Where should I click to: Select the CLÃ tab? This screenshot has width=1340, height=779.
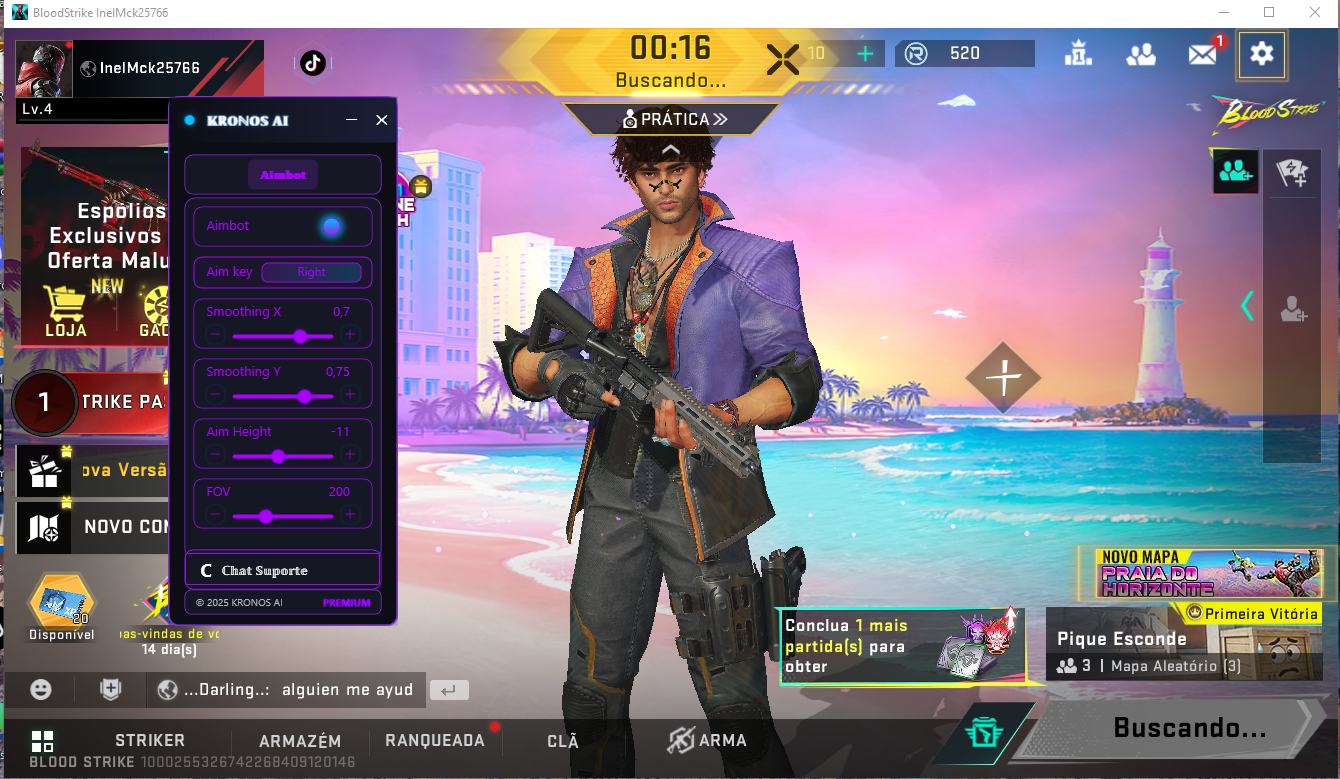[563, 741]
